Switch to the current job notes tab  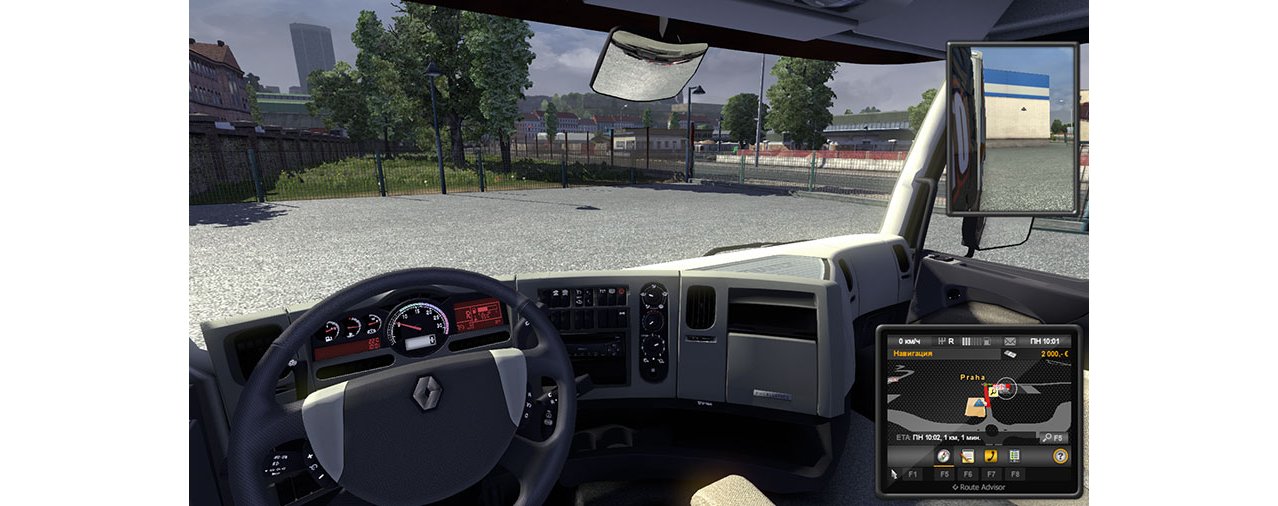coord(967,456)
